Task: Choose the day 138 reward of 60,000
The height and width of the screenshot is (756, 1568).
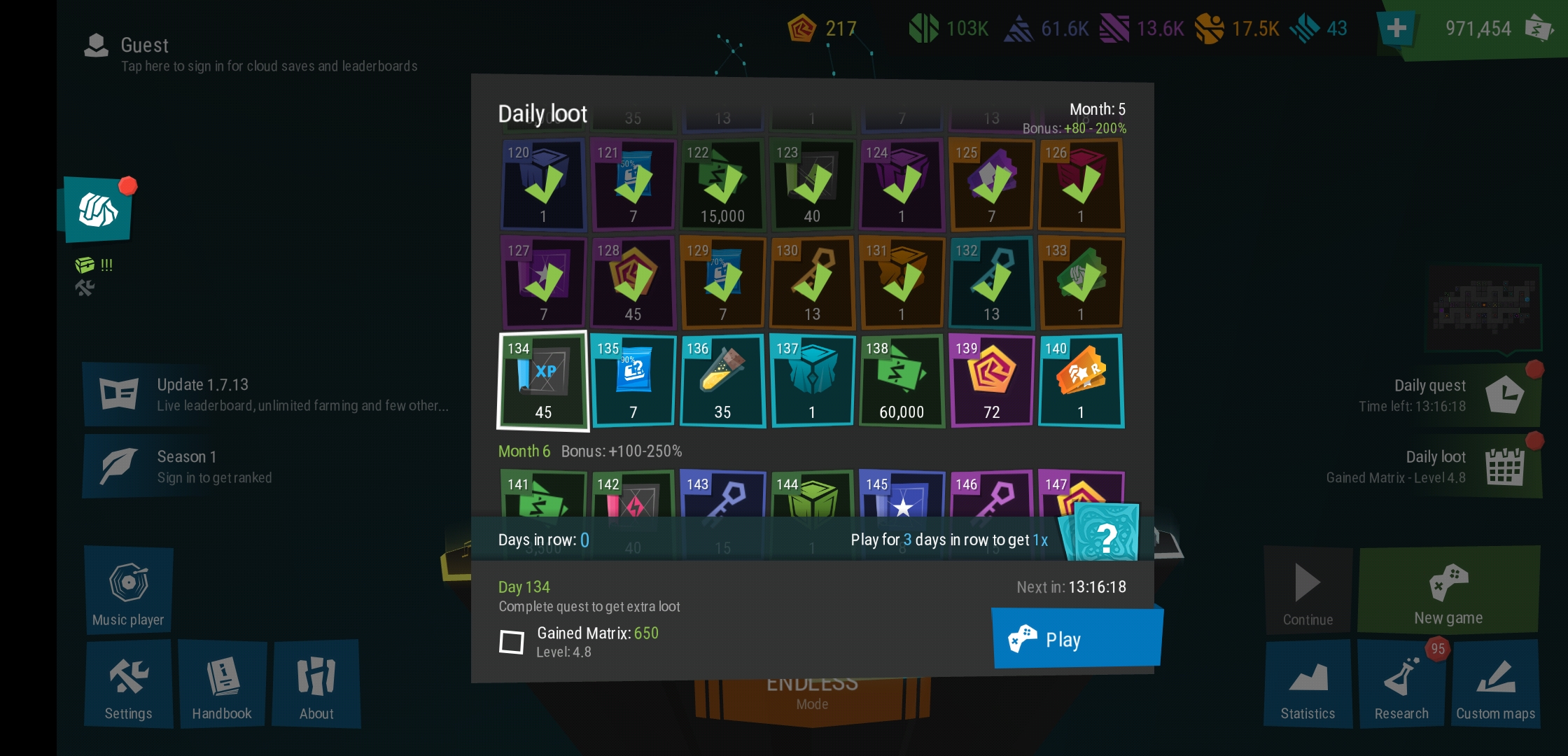Action: (x=902, y=380)
